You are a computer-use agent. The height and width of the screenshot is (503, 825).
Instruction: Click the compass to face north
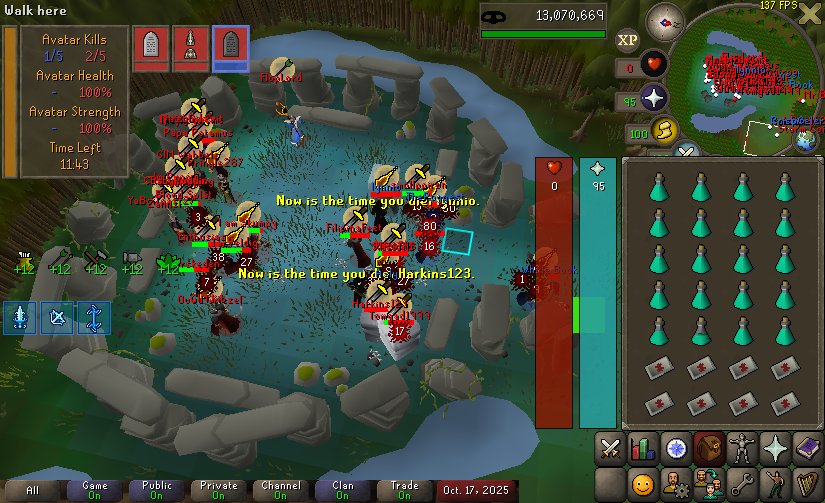(x=665, y=20)
